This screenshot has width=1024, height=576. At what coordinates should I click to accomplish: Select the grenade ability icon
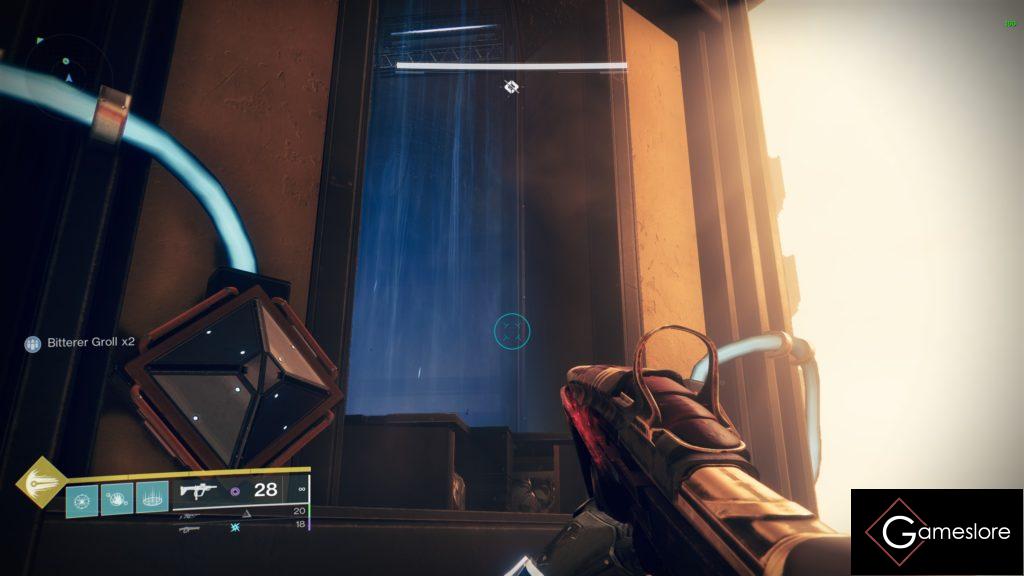tap(82, 497)
